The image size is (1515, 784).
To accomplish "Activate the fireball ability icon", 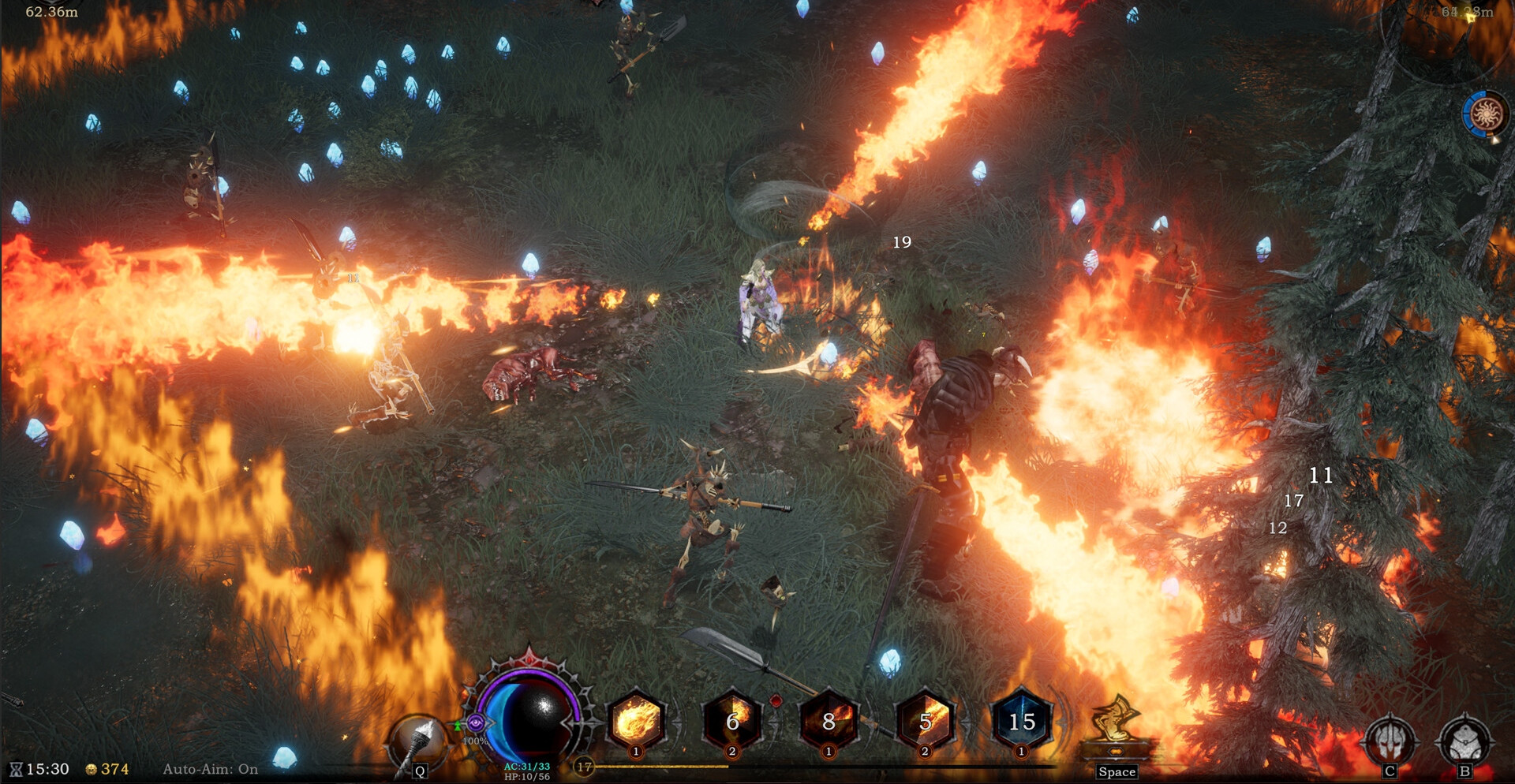I will coord(636,721).
